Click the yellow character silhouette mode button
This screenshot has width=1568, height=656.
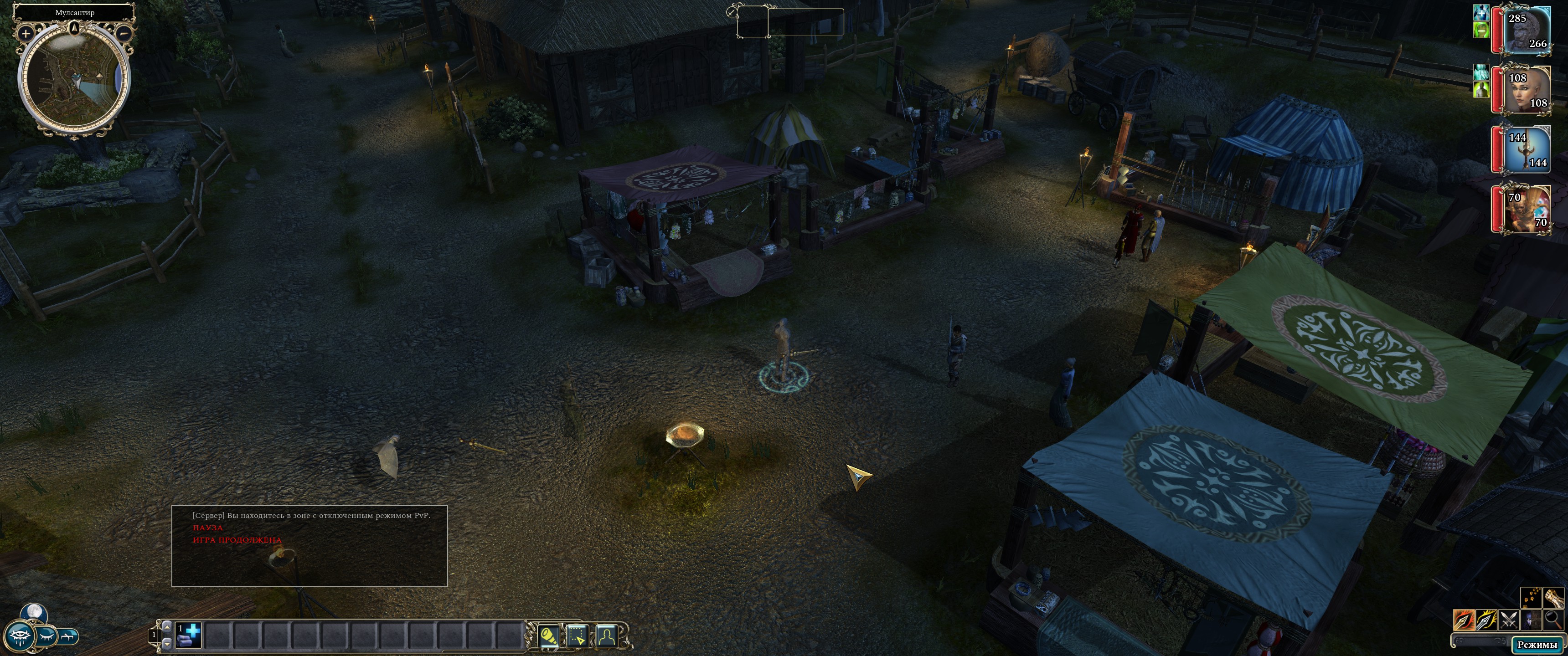[606, 636]
